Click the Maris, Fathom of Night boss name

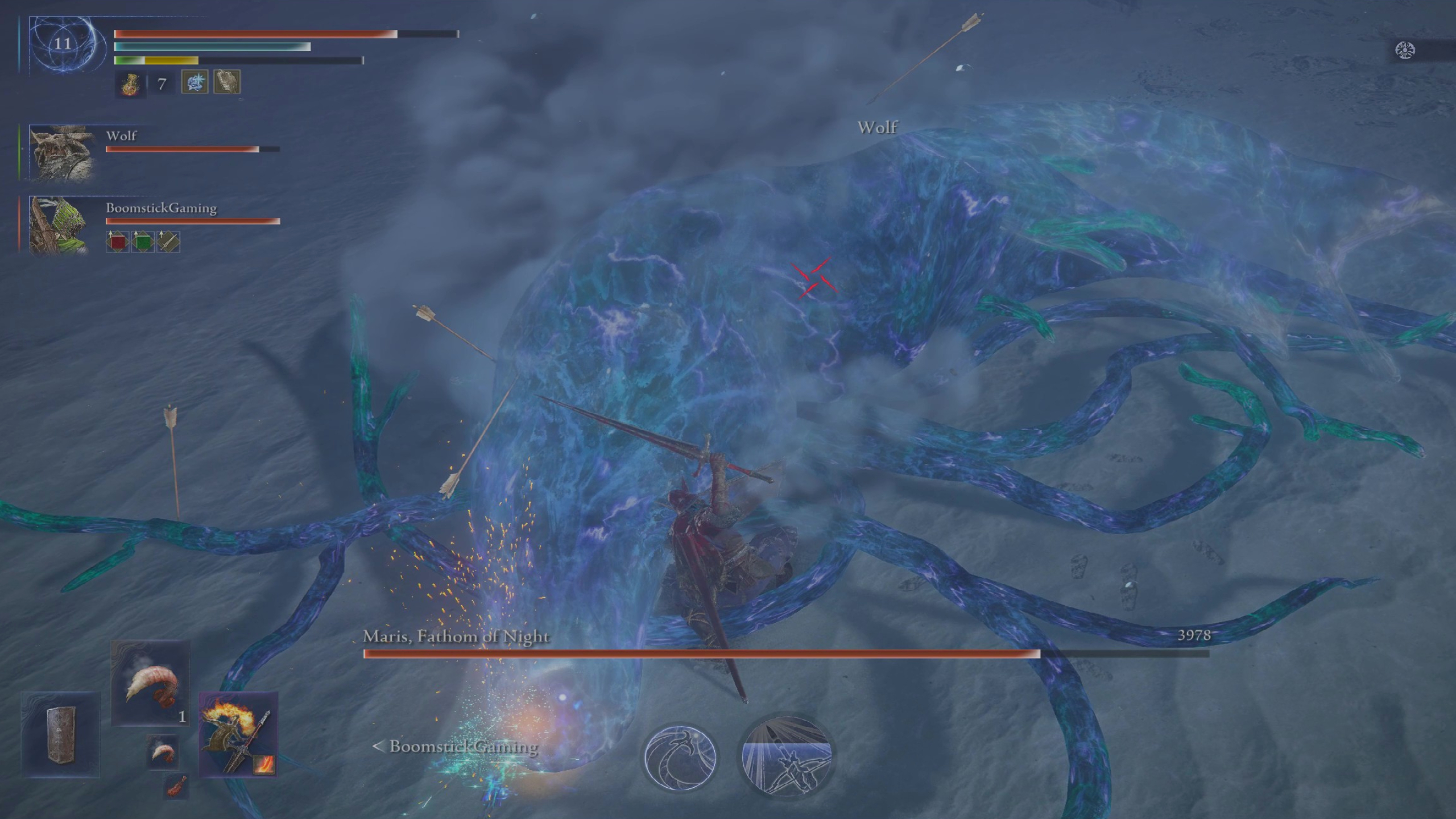(455, 637)
